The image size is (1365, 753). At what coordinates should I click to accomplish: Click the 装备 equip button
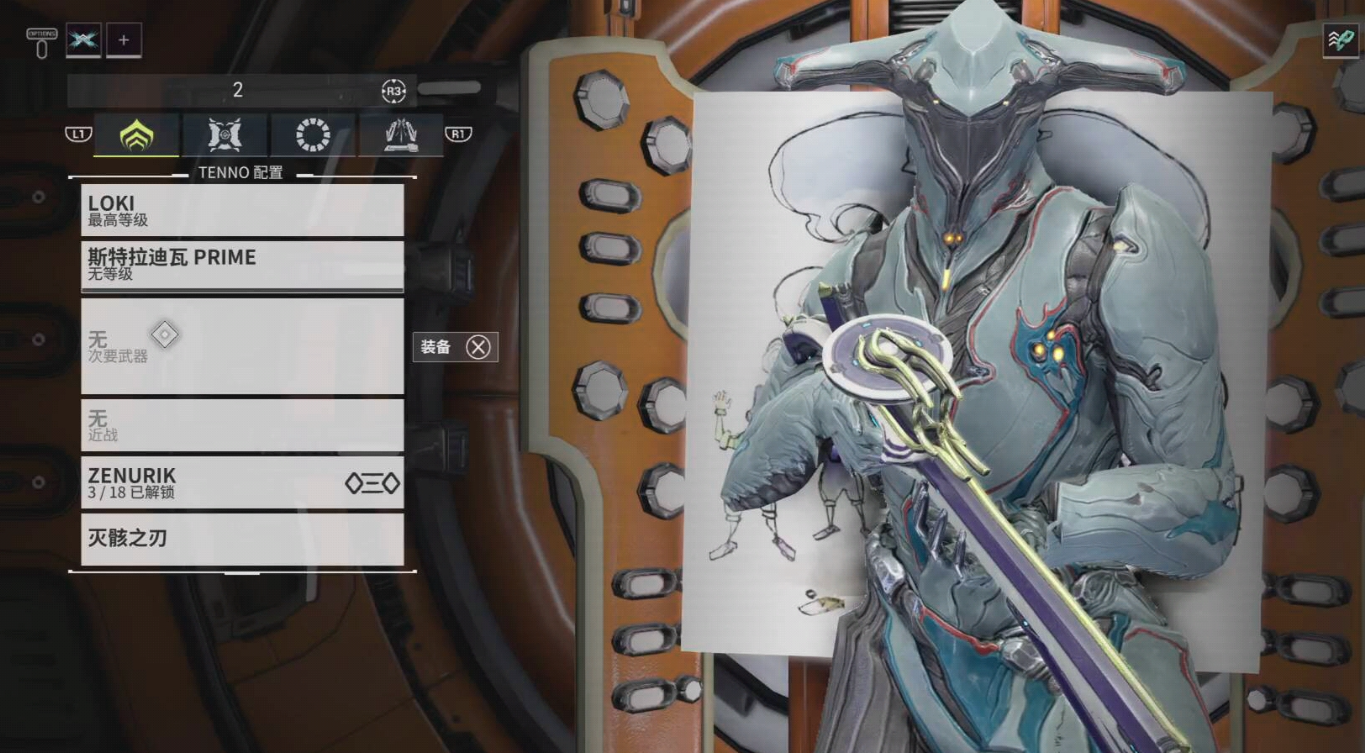455,347
